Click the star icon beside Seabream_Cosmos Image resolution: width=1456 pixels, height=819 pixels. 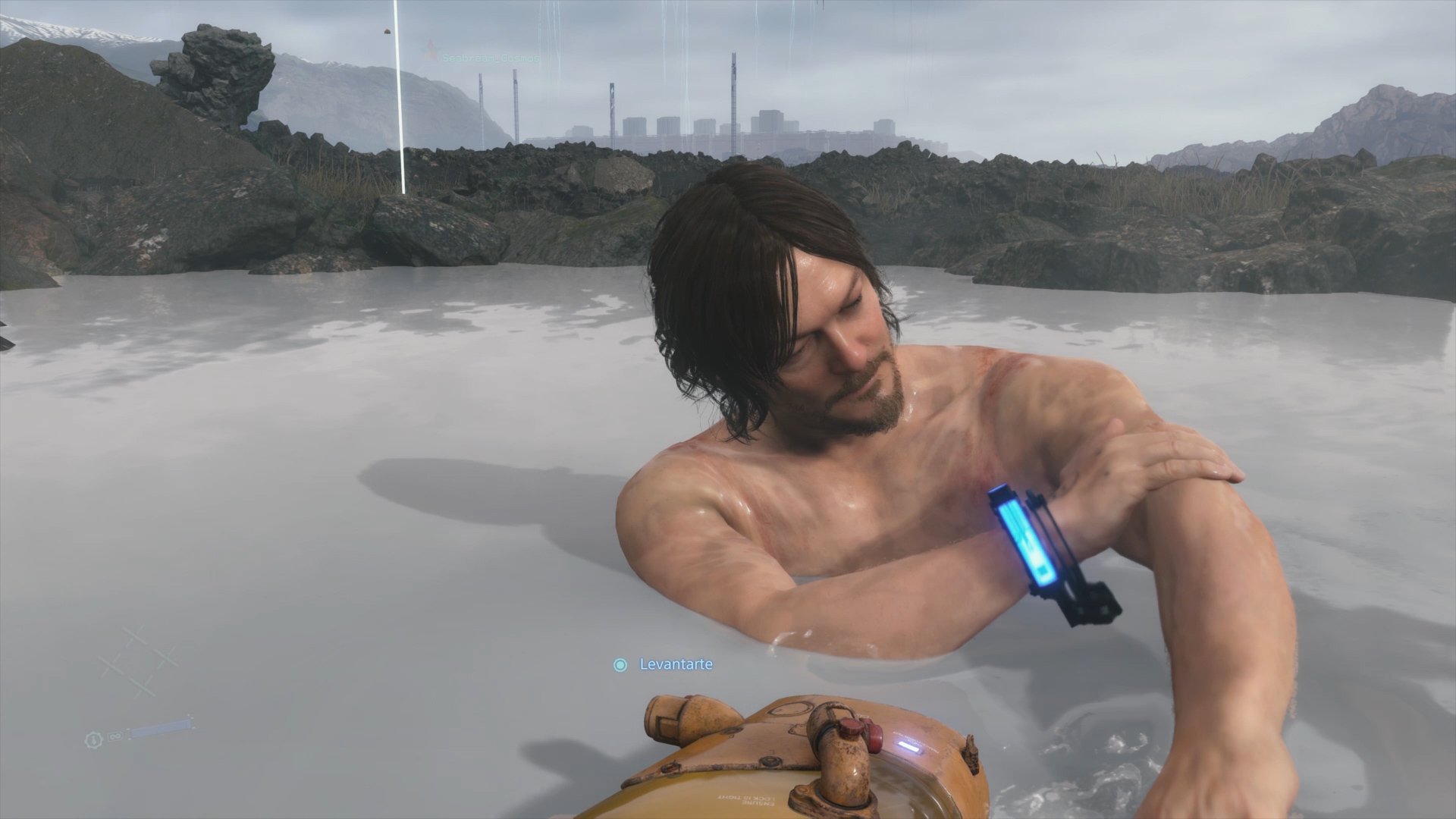(x=430, y=47)
